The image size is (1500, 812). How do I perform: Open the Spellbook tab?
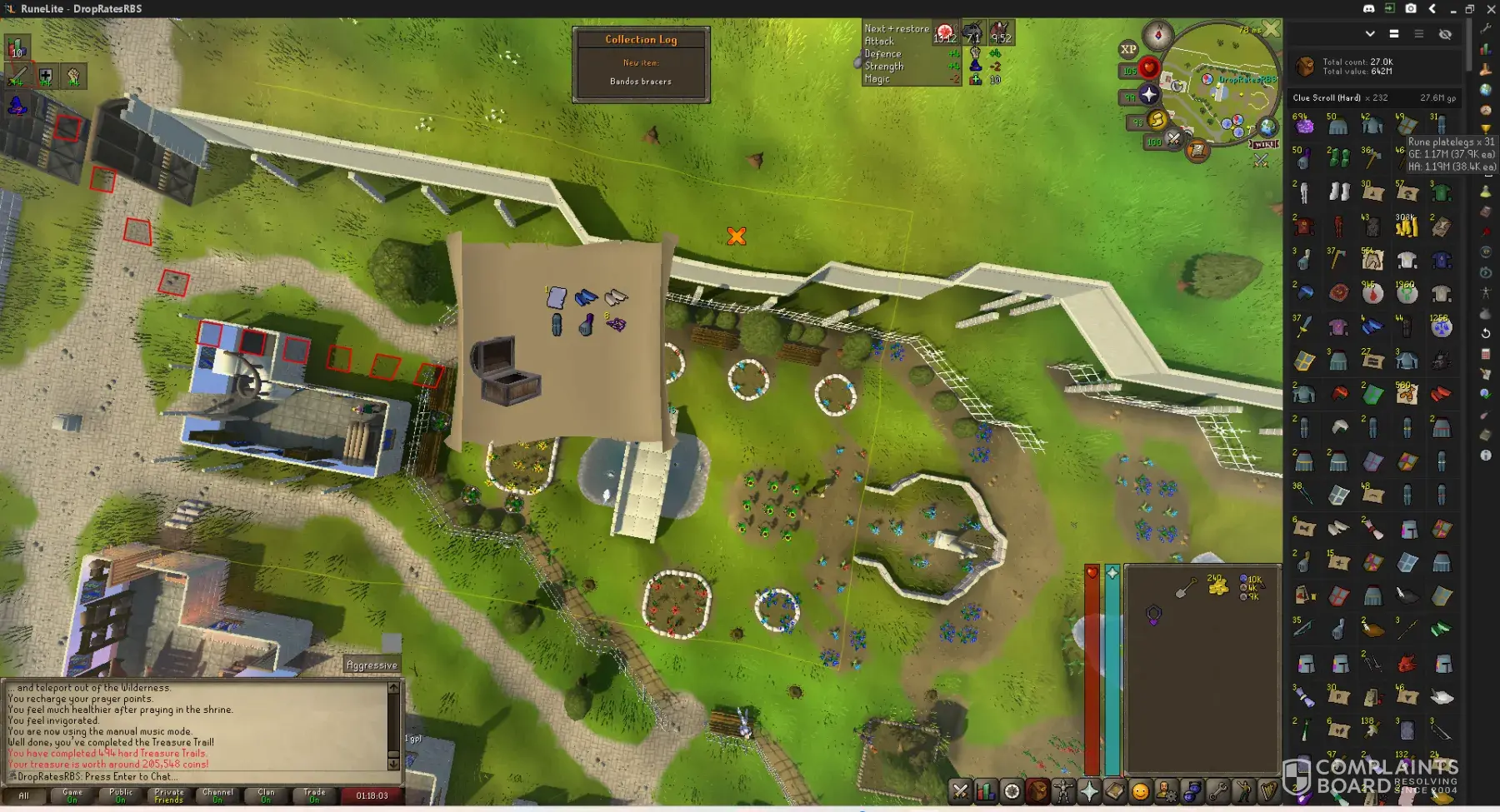[x=1115, y=791]
